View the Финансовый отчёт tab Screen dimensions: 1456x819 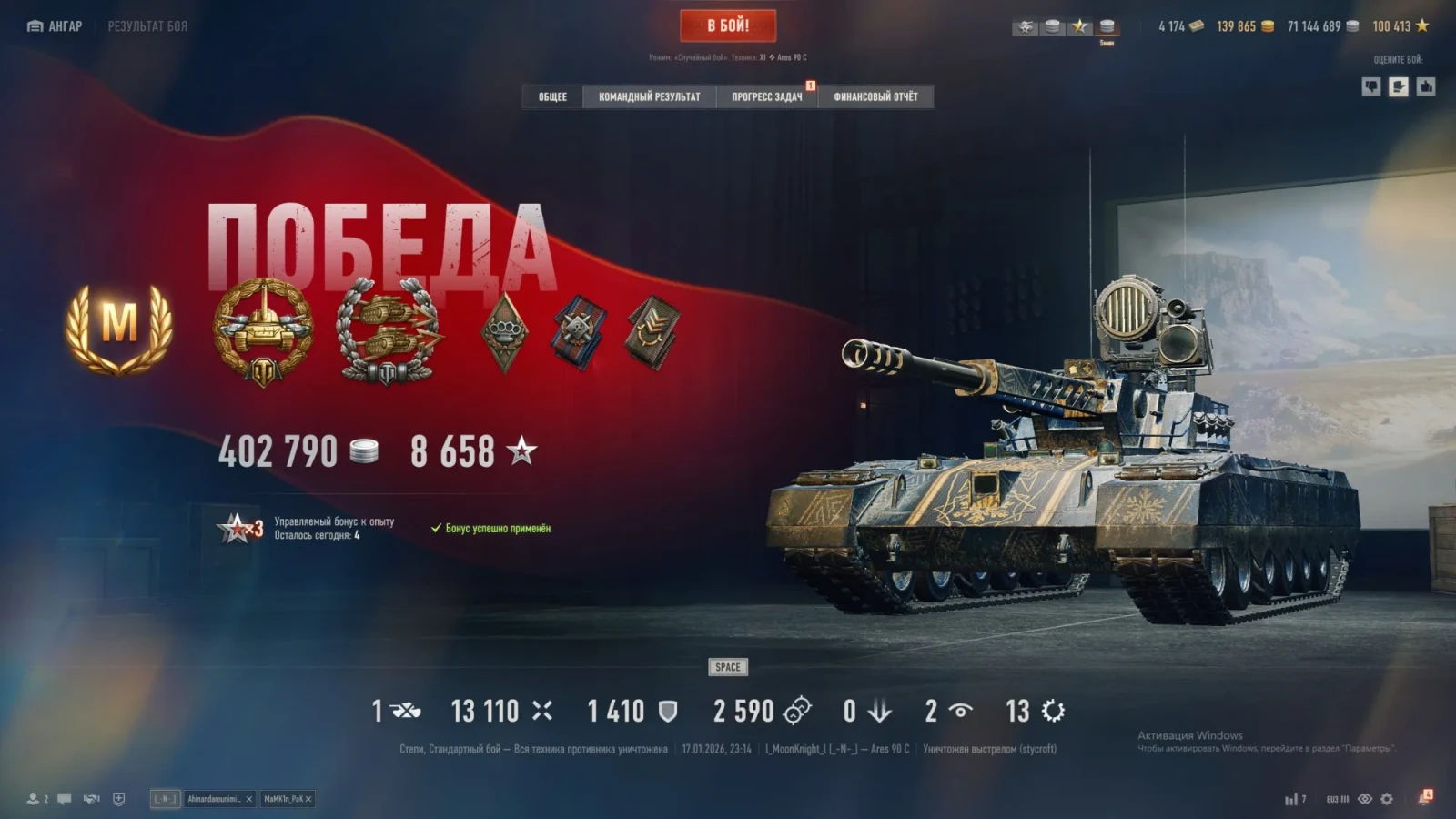875,96
